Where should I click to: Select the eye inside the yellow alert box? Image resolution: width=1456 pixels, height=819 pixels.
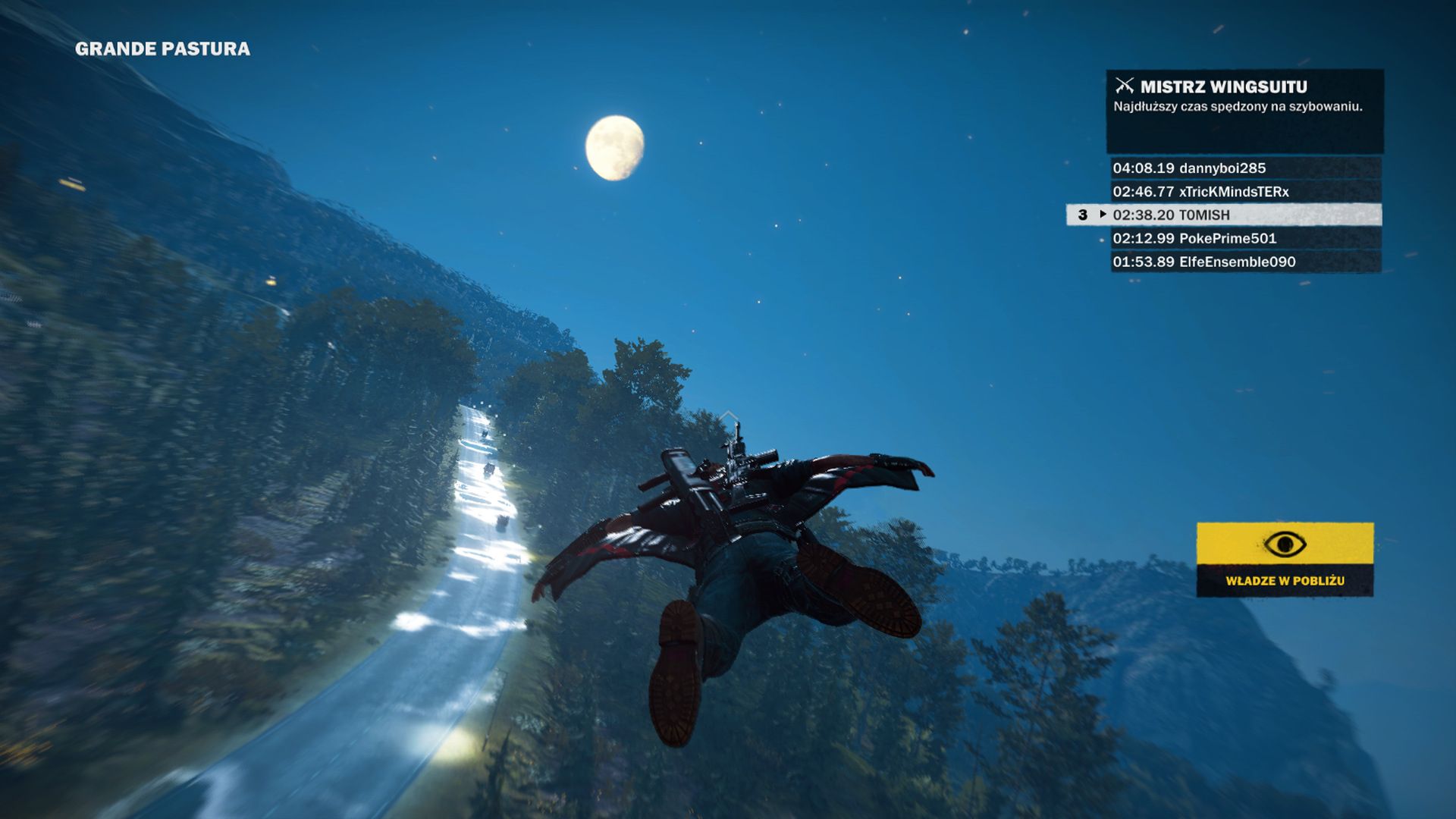click(x=1285, y=544)
